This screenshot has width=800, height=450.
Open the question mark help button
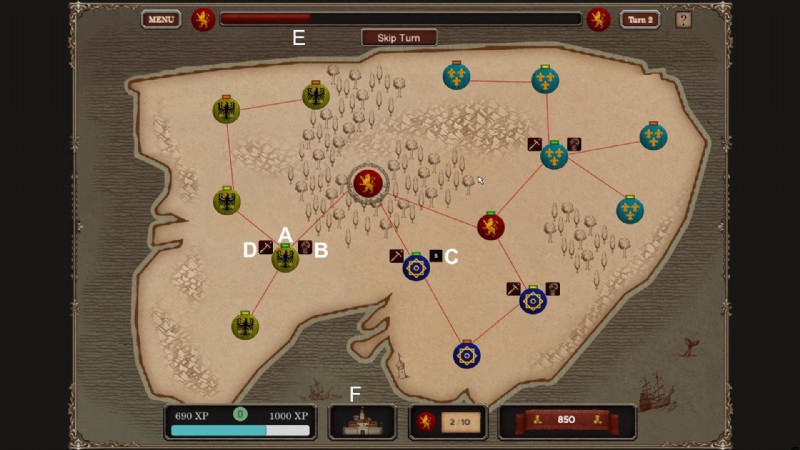[684, 19]
